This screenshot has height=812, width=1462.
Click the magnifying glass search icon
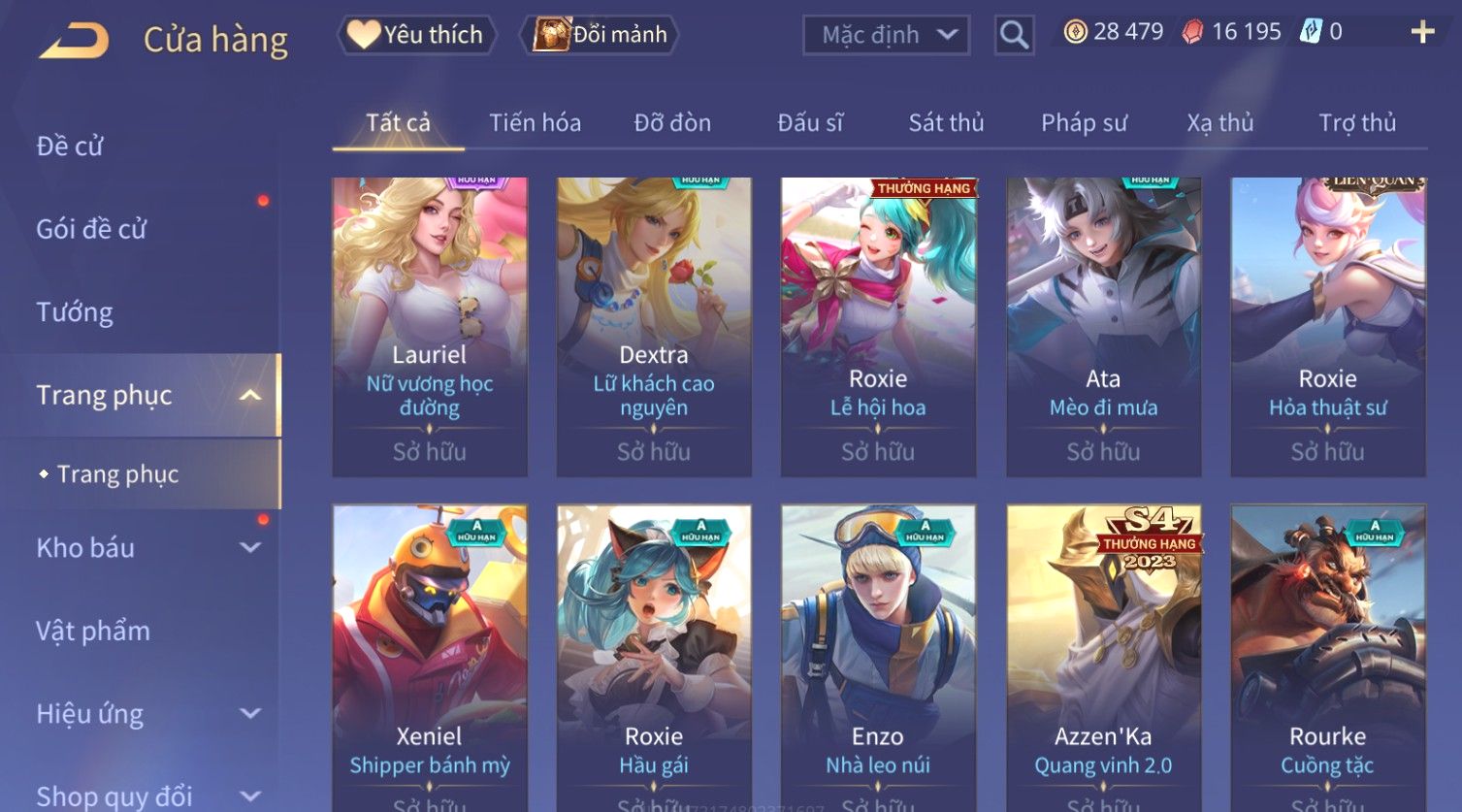pyautogui.click(x=1014, y=35)
